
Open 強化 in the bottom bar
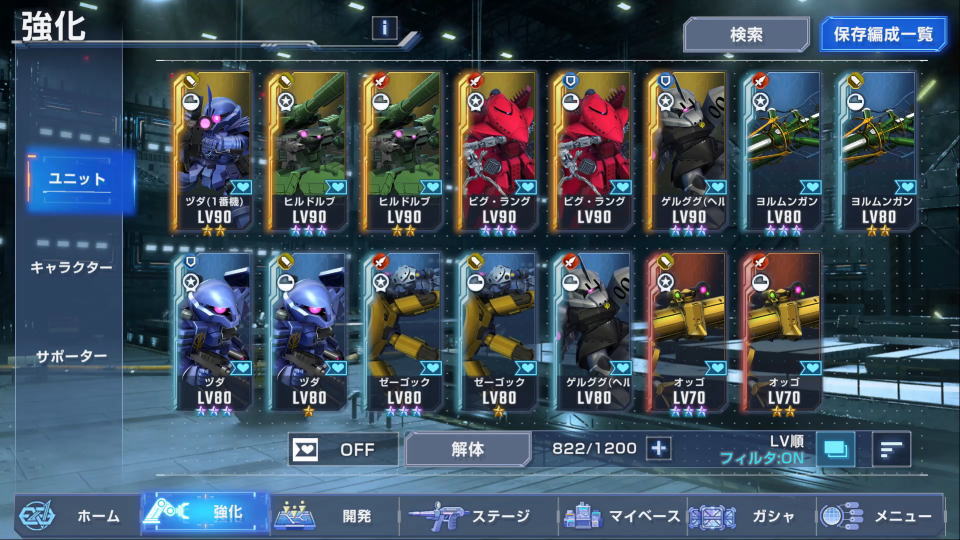click(205, 516)
